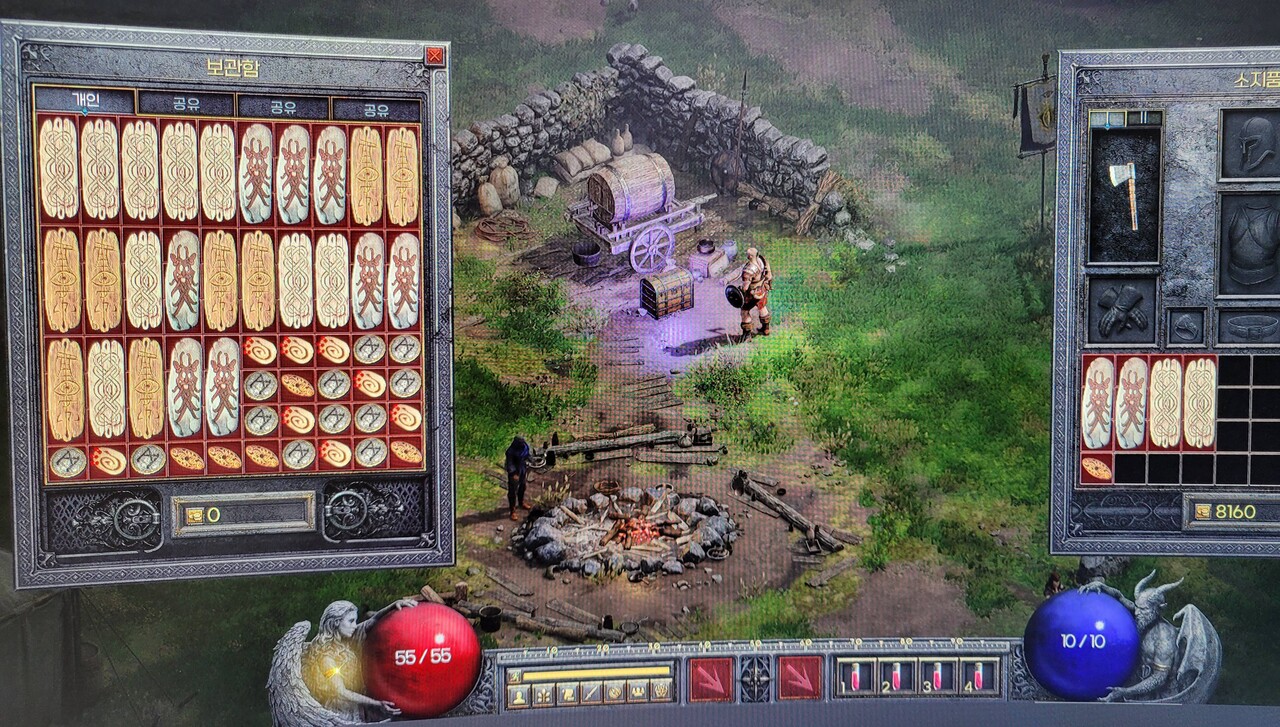Switch to the 개인 personal stash tab
Screen dimensions: 1280x727
[84, 101]
